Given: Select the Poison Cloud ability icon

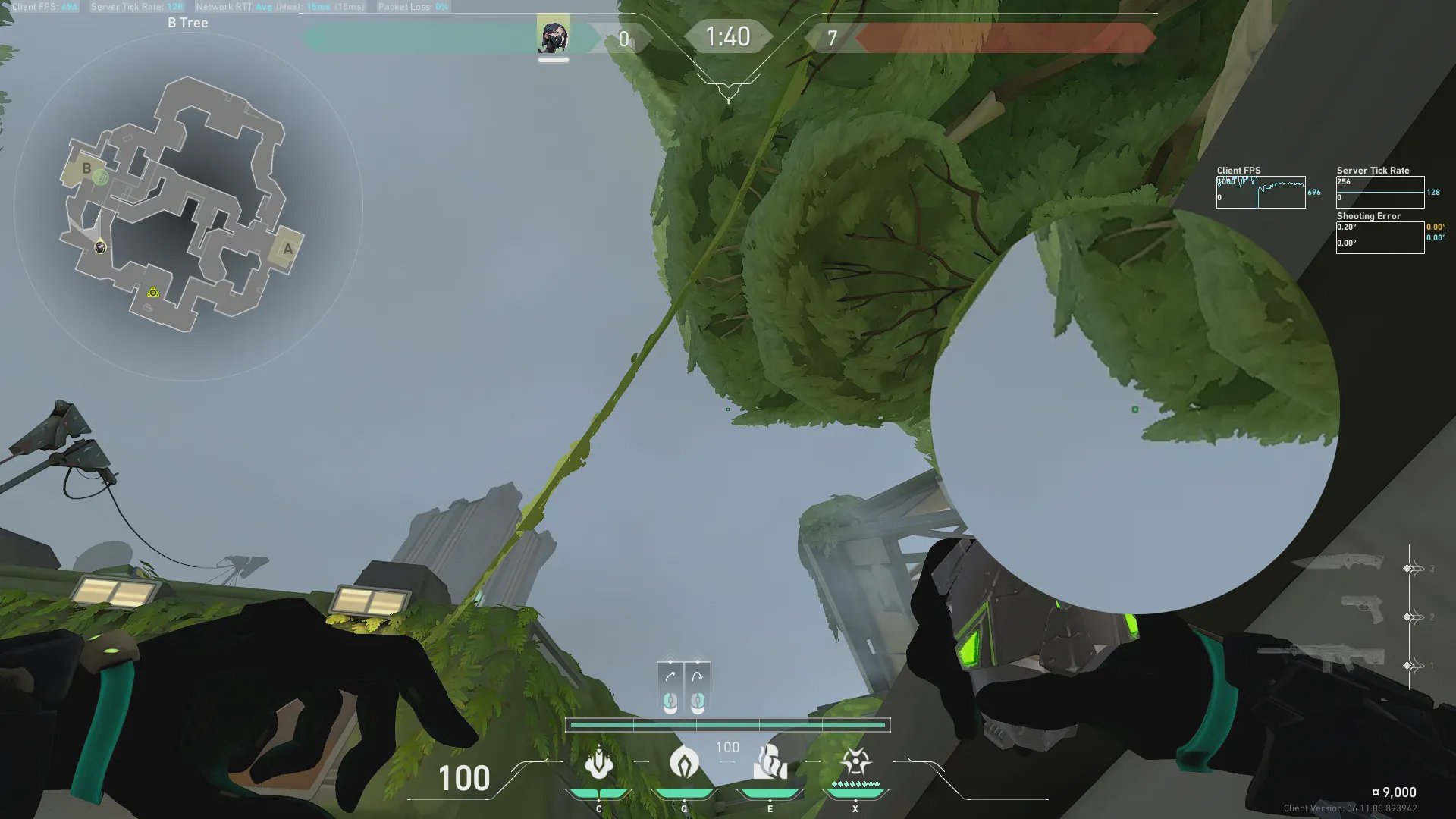Looking at the screenshot, I should click(x=683, y=763).
